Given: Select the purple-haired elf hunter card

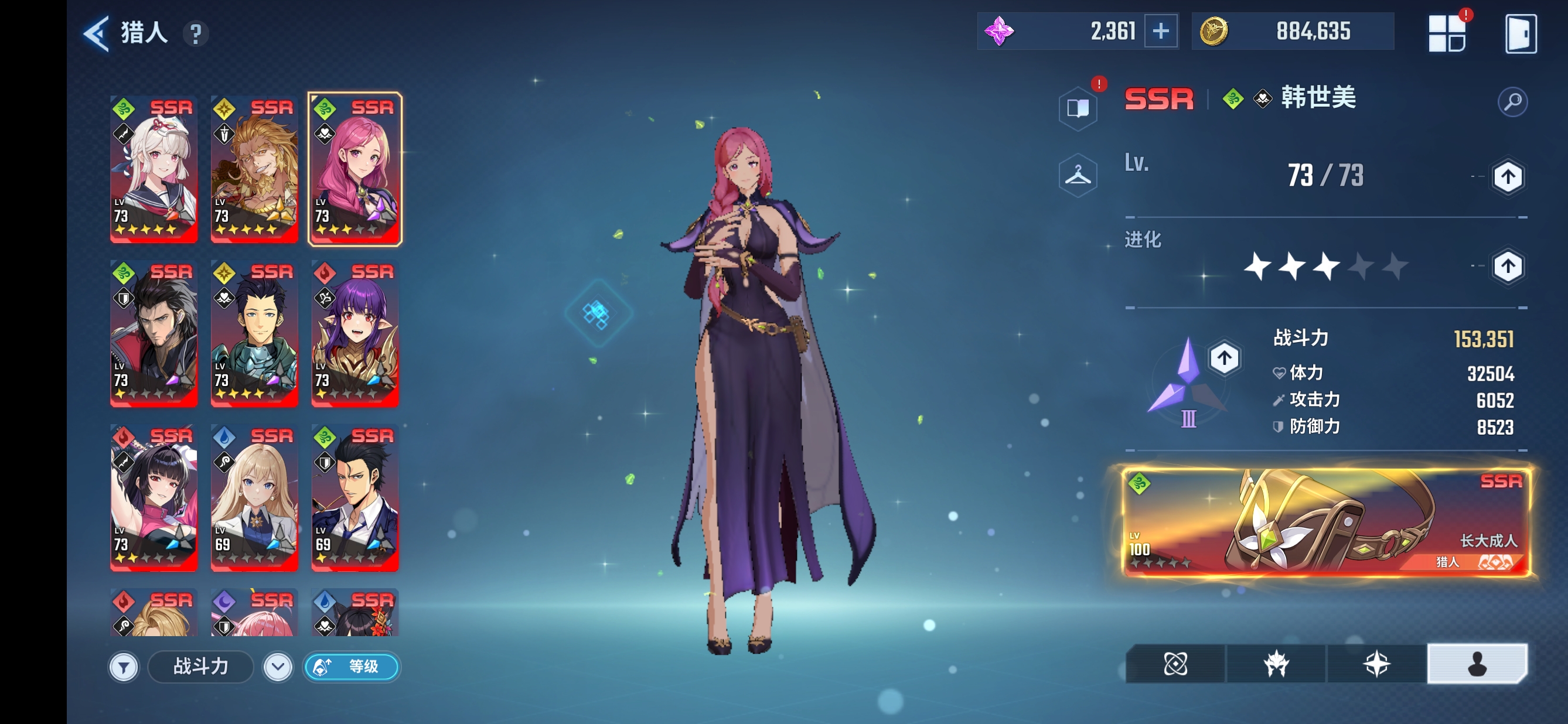Looking at the screenshot, I should click(x=355, y=333).
